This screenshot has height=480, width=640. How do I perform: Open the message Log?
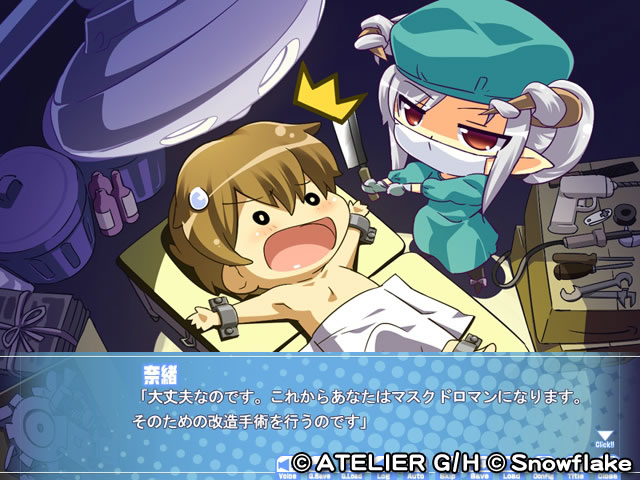click(383, 474)
